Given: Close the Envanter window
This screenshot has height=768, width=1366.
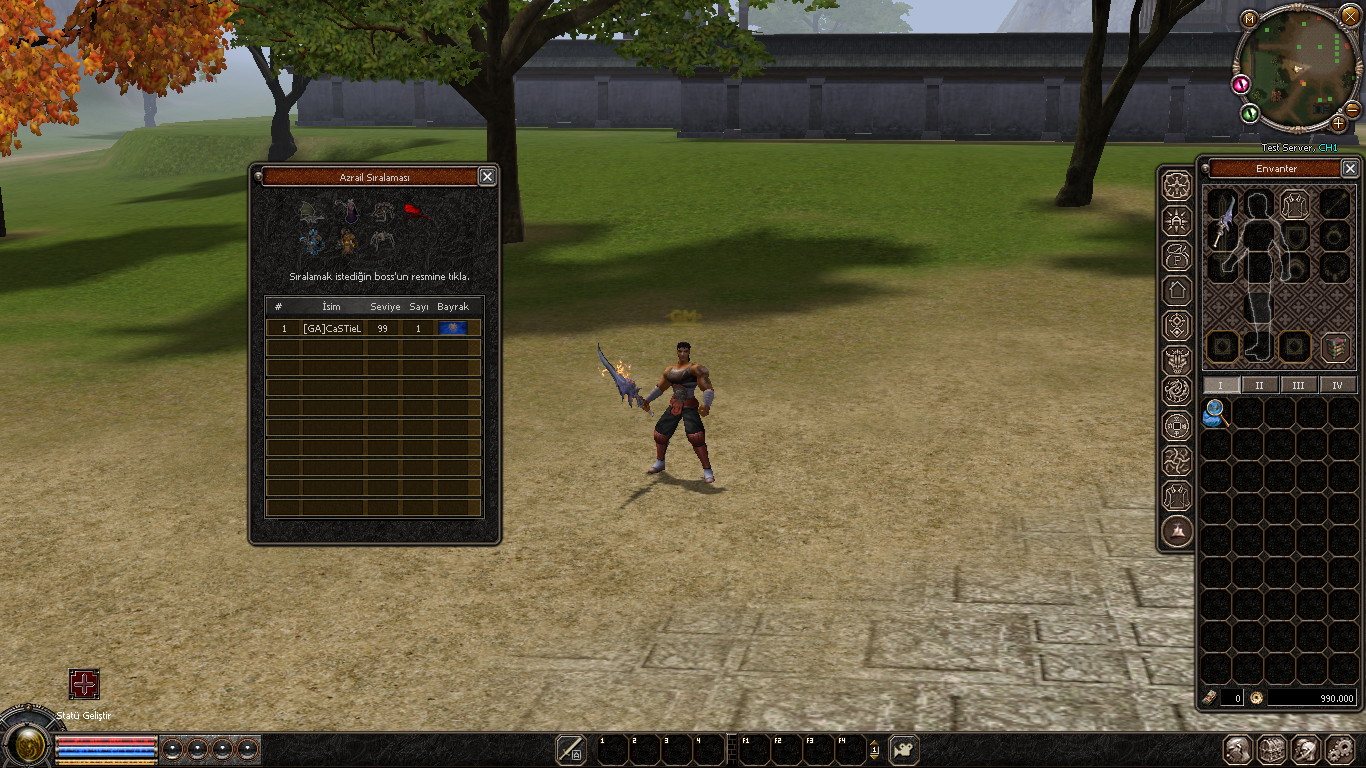Looking at the screenshot, I should tap(1350, 169).
